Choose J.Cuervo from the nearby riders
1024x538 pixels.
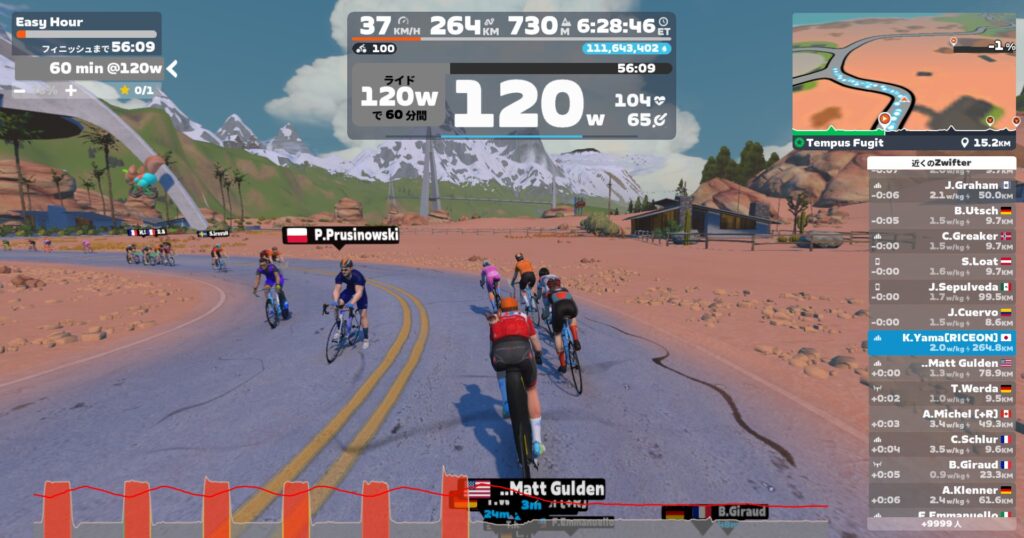[x=941, y=317]
